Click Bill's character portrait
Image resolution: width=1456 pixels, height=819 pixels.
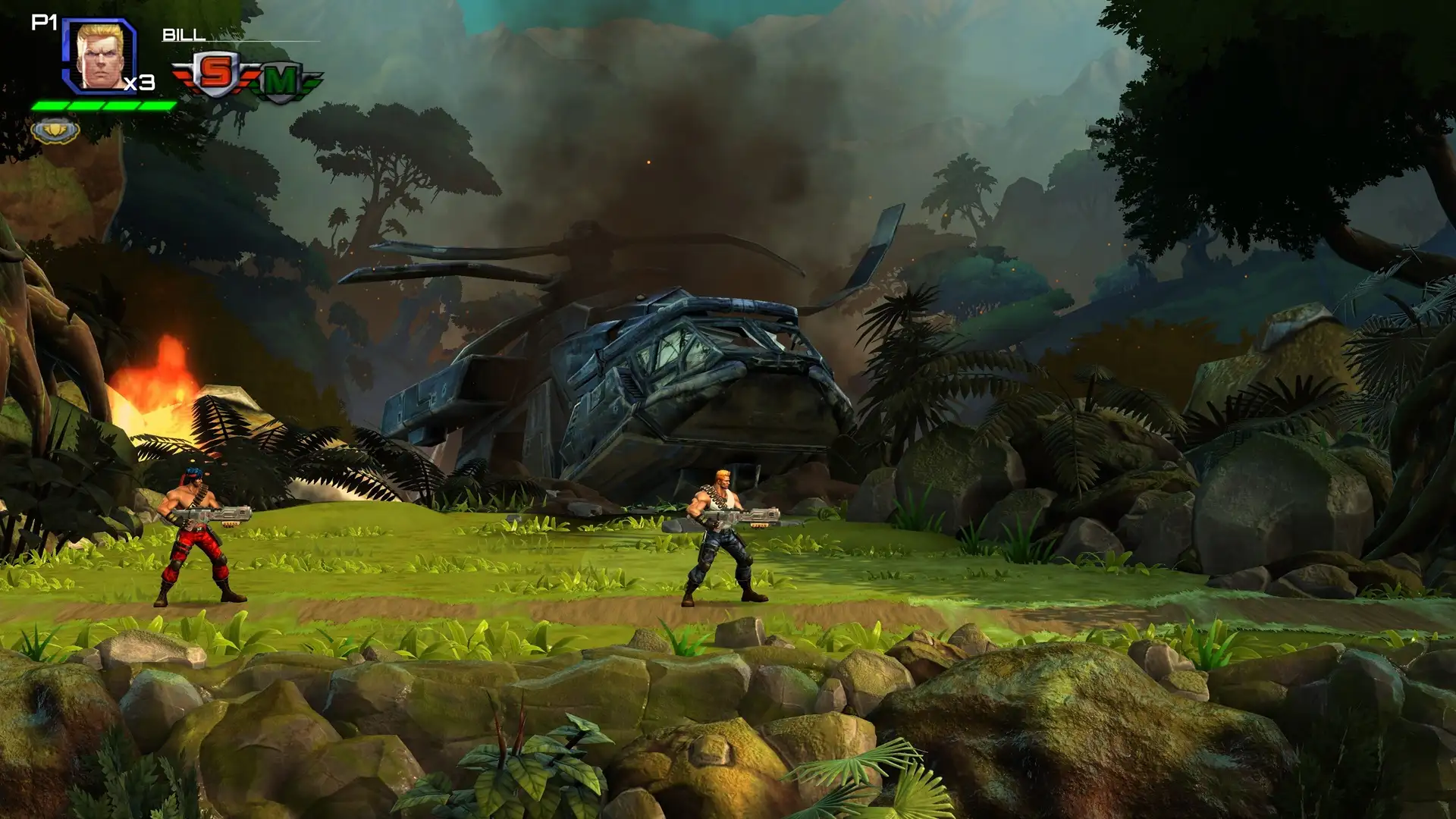[x=101, y=55]
